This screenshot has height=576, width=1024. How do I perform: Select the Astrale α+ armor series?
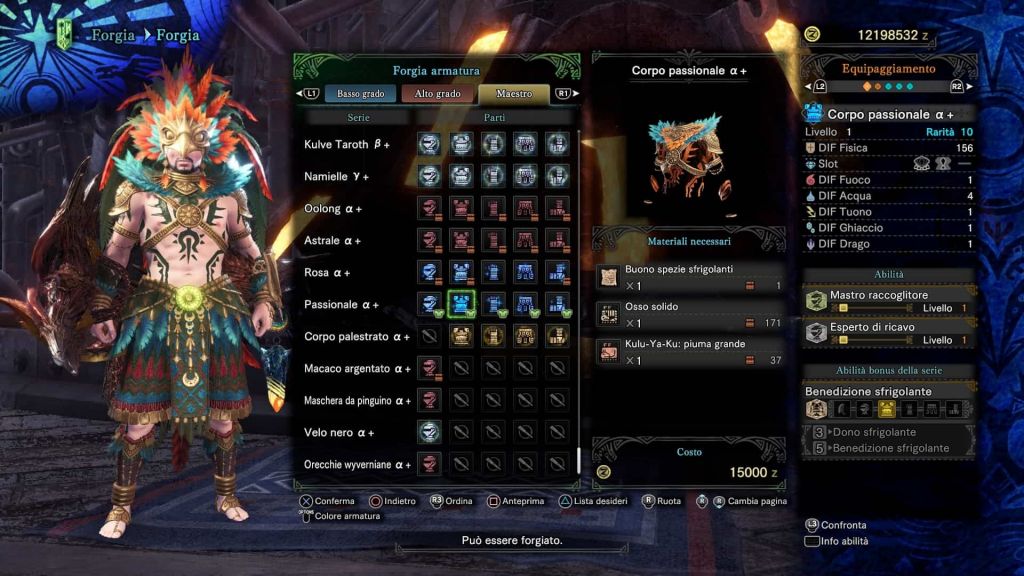point(333,241)
